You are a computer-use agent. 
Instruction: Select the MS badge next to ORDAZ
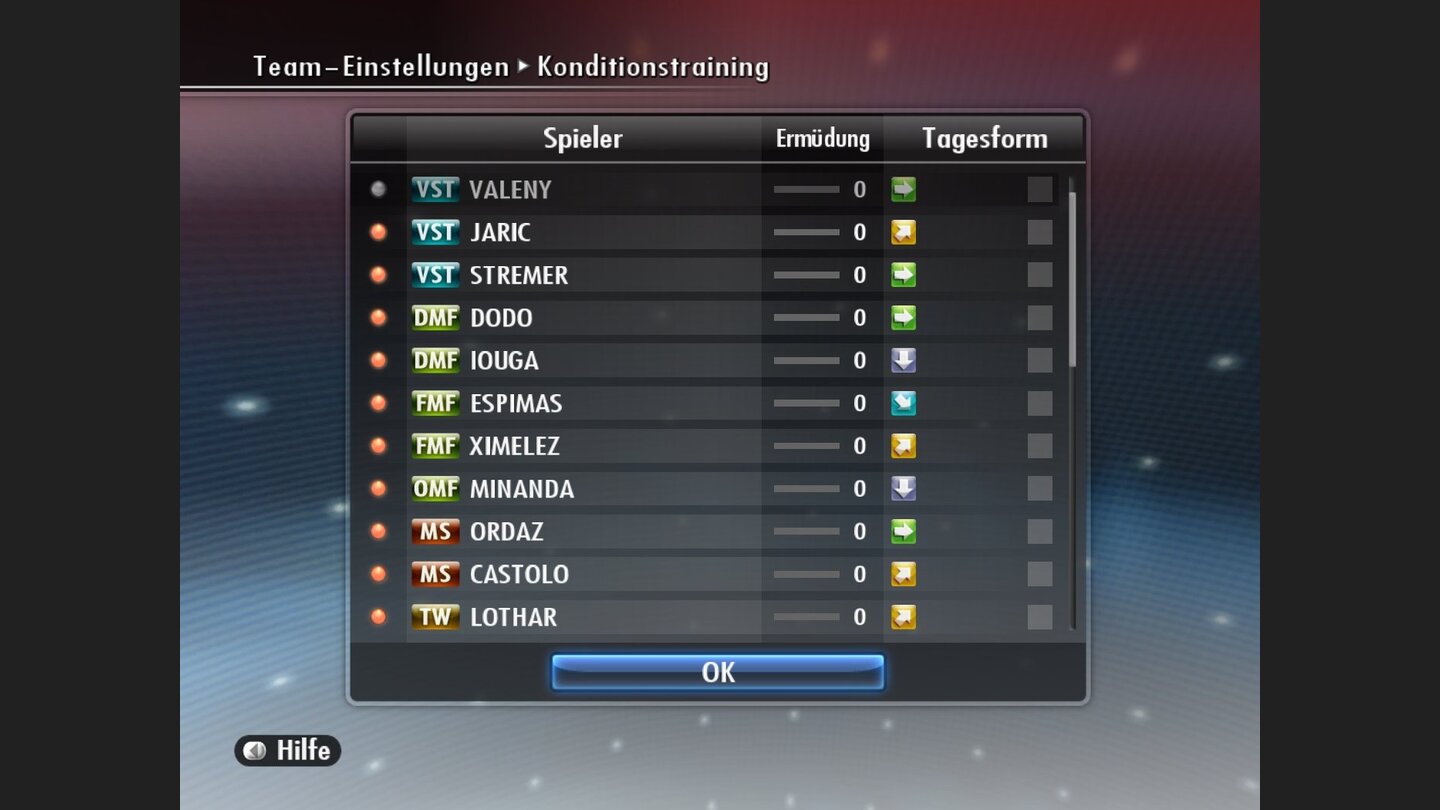tap(435, 531)
